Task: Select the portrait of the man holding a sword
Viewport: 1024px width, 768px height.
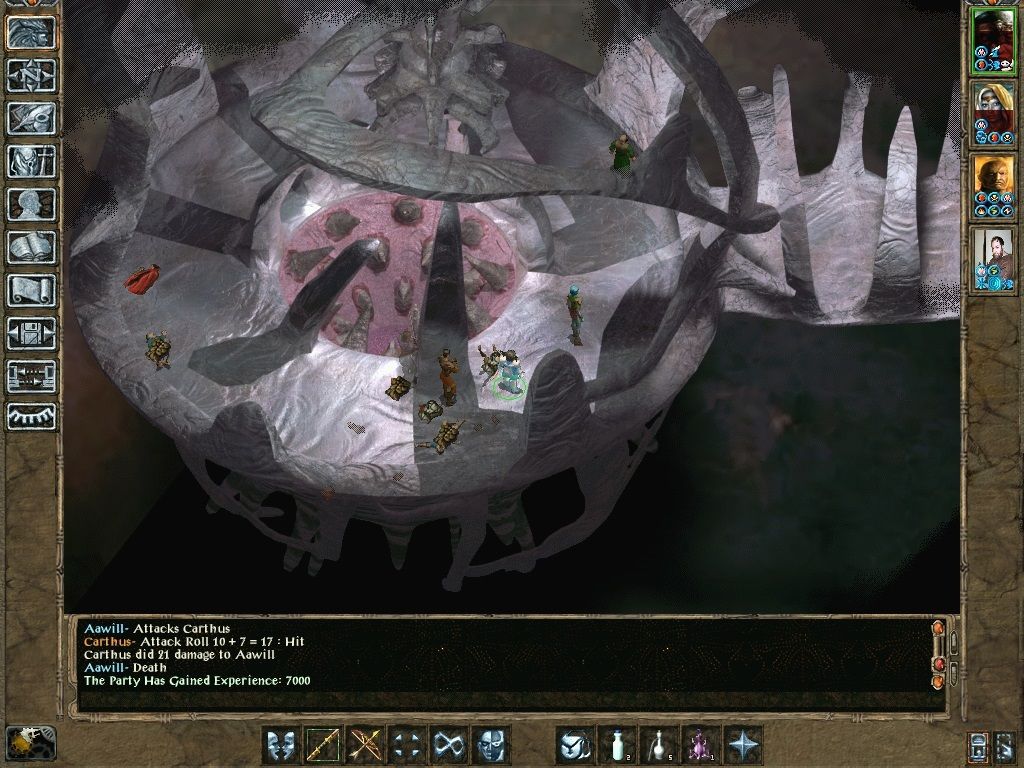Action: (994, 260)
